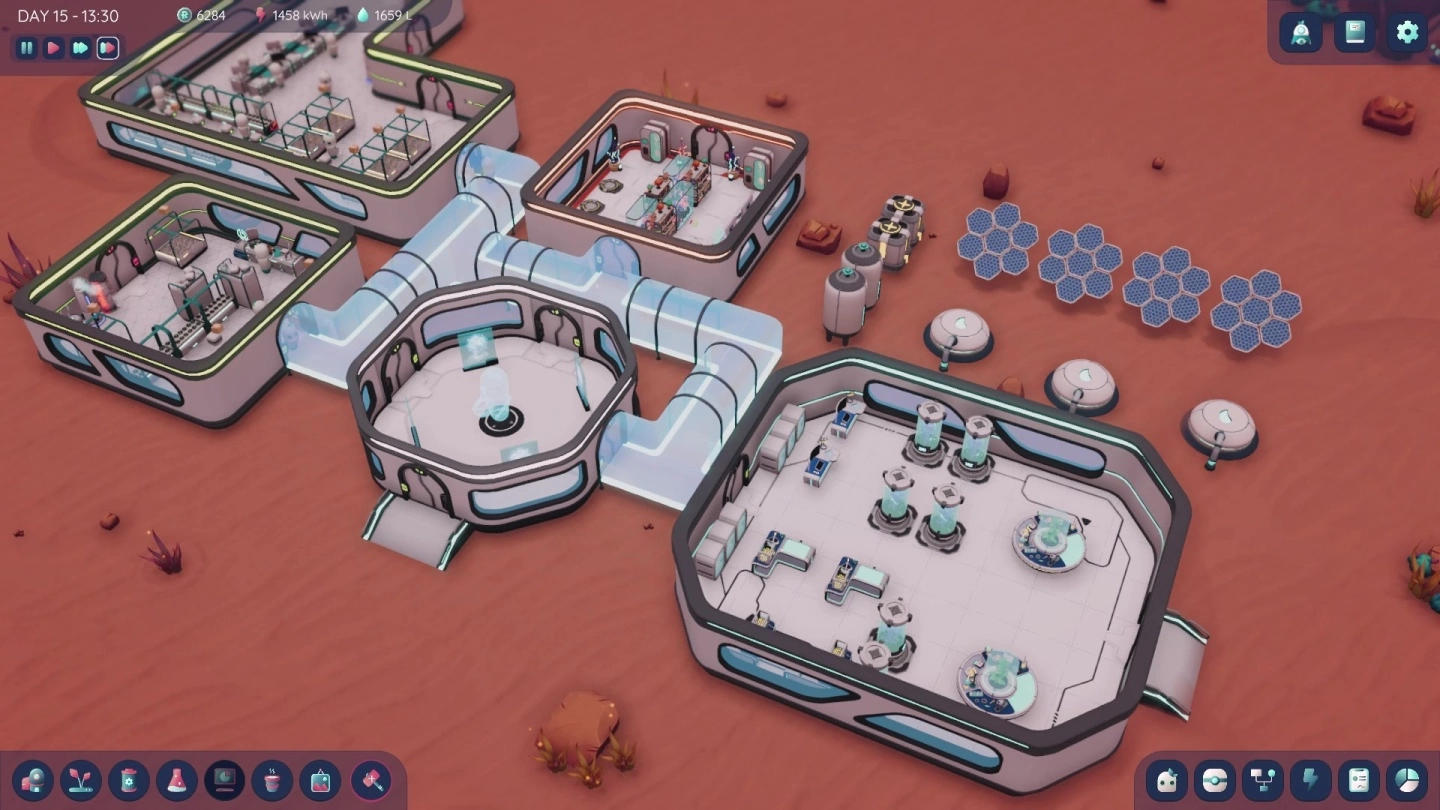Open the contracts clipboard panel
This screenshot has height=810, width=1440.
pos(1359,781)
